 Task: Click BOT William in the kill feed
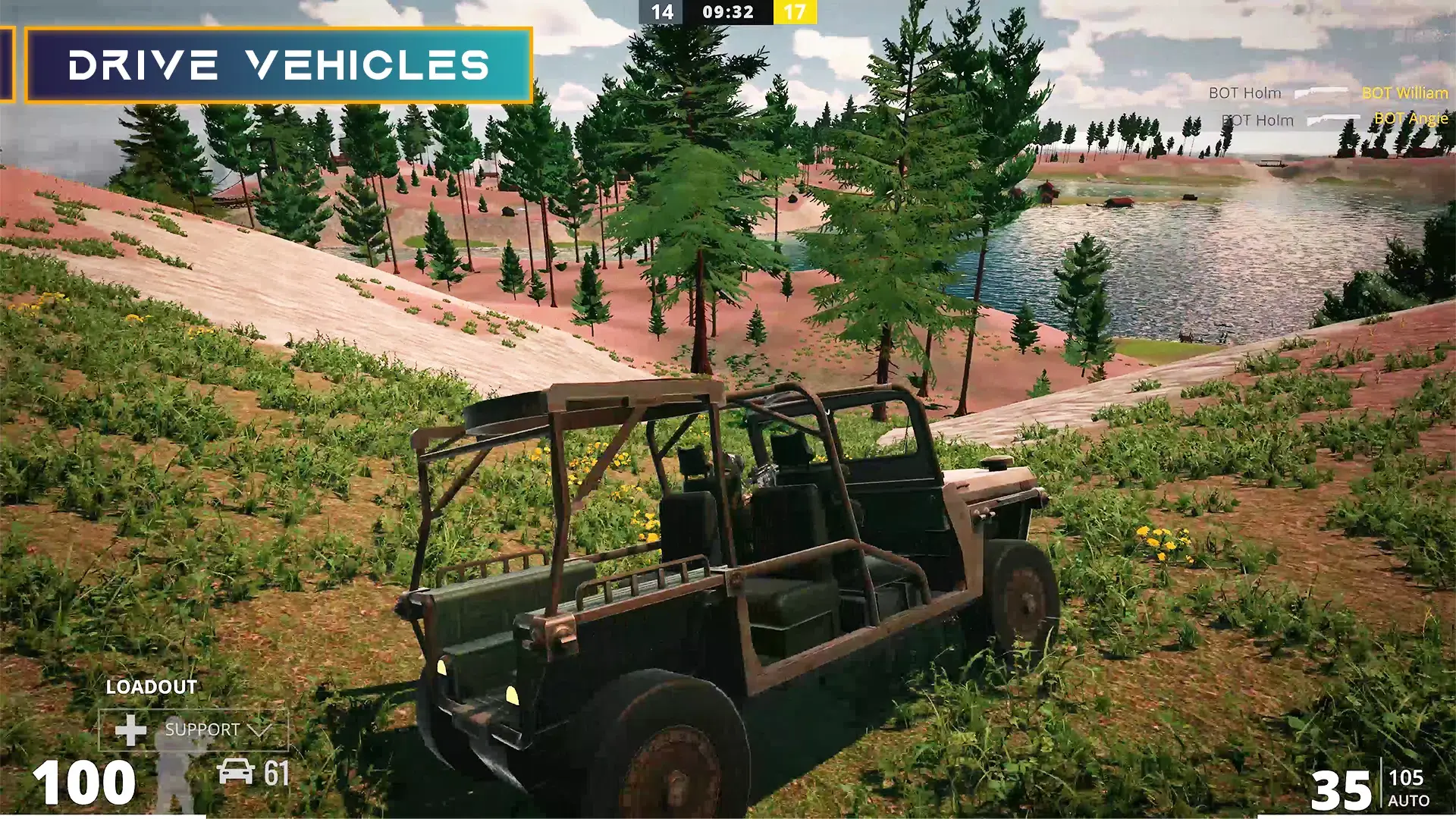(1404, 93)
